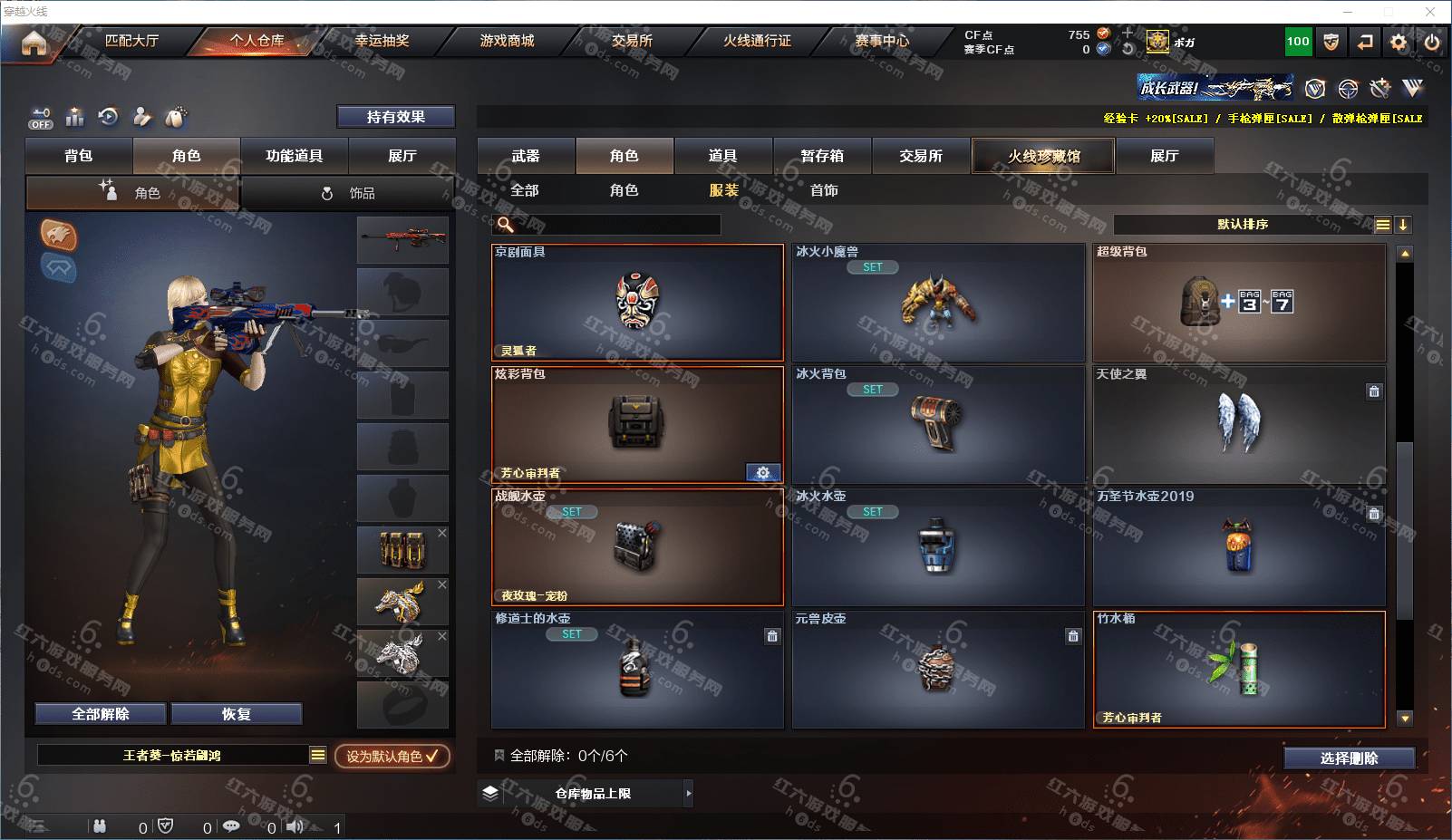Open the 匹配大厅 lobby tab

(131, 41)
